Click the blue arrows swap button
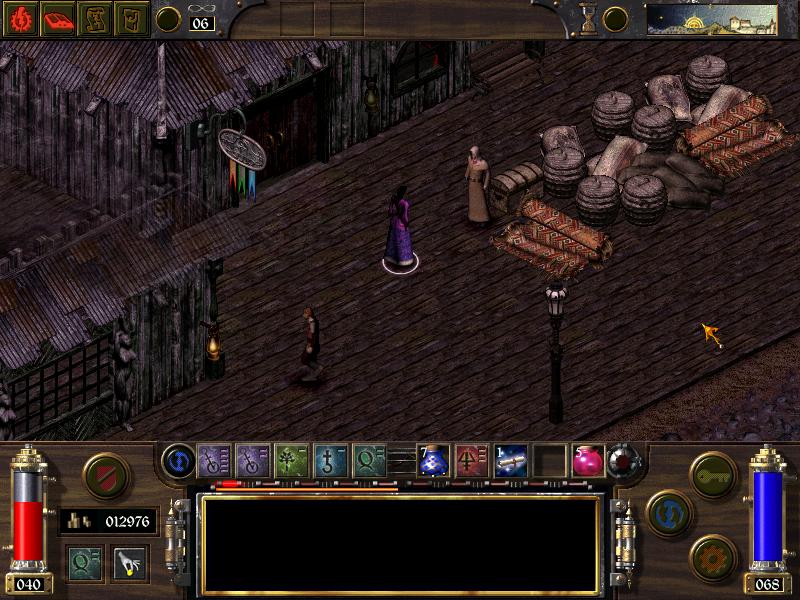The image size is (800, 600). click(x=667, y=513)
